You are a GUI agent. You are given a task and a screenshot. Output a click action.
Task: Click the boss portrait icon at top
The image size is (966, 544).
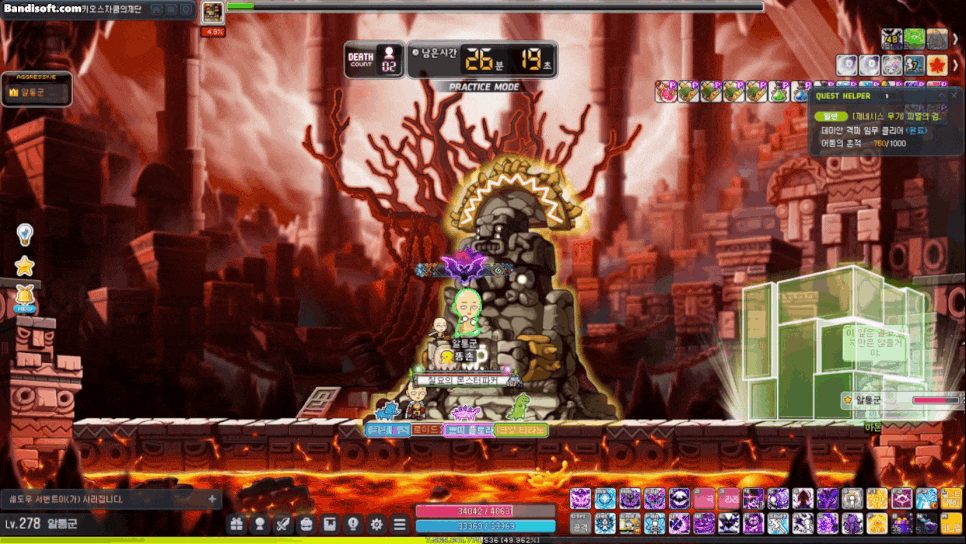213,12
